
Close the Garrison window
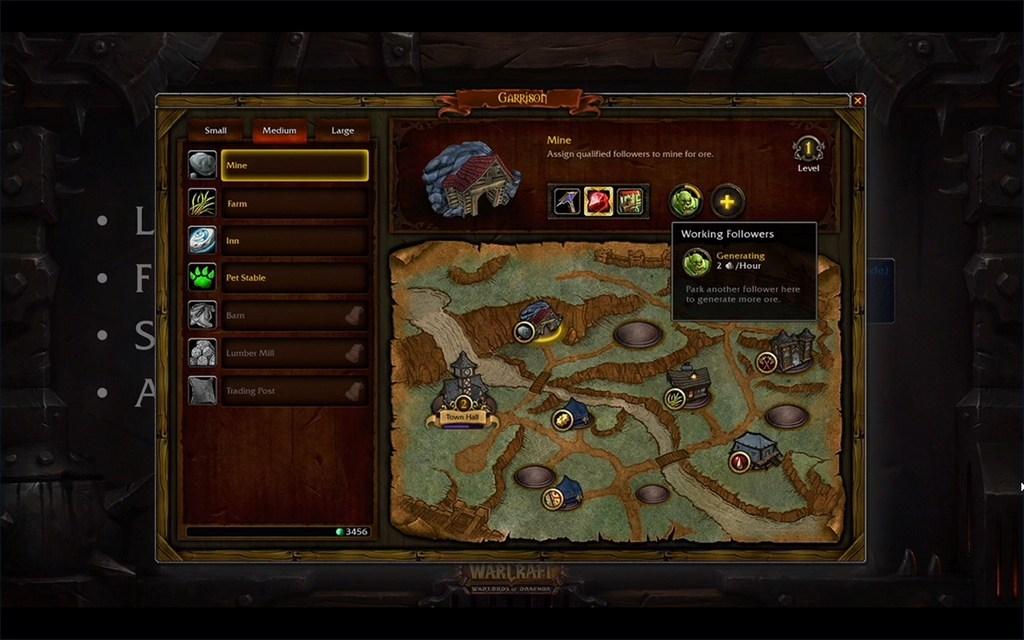[x=857, y=100]
